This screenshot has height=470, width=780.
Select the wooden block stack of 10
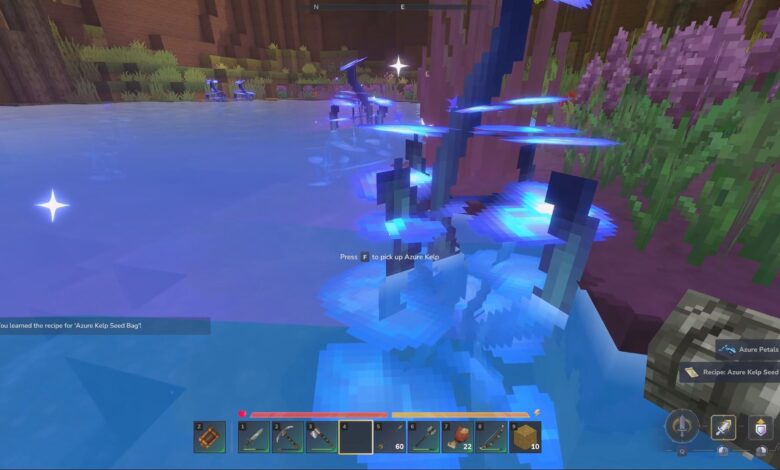pyautogui.click(x=525, y=437)
